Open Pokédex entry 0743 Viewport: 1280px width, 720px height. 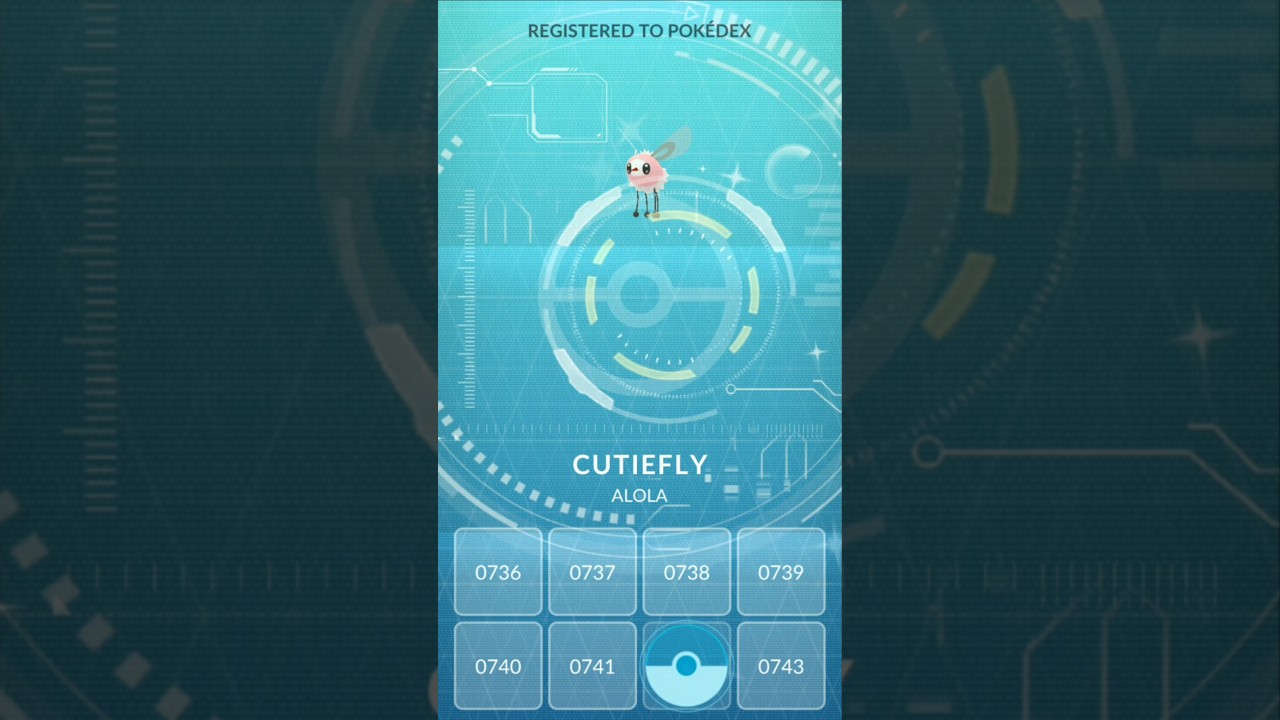pos(781,666)
